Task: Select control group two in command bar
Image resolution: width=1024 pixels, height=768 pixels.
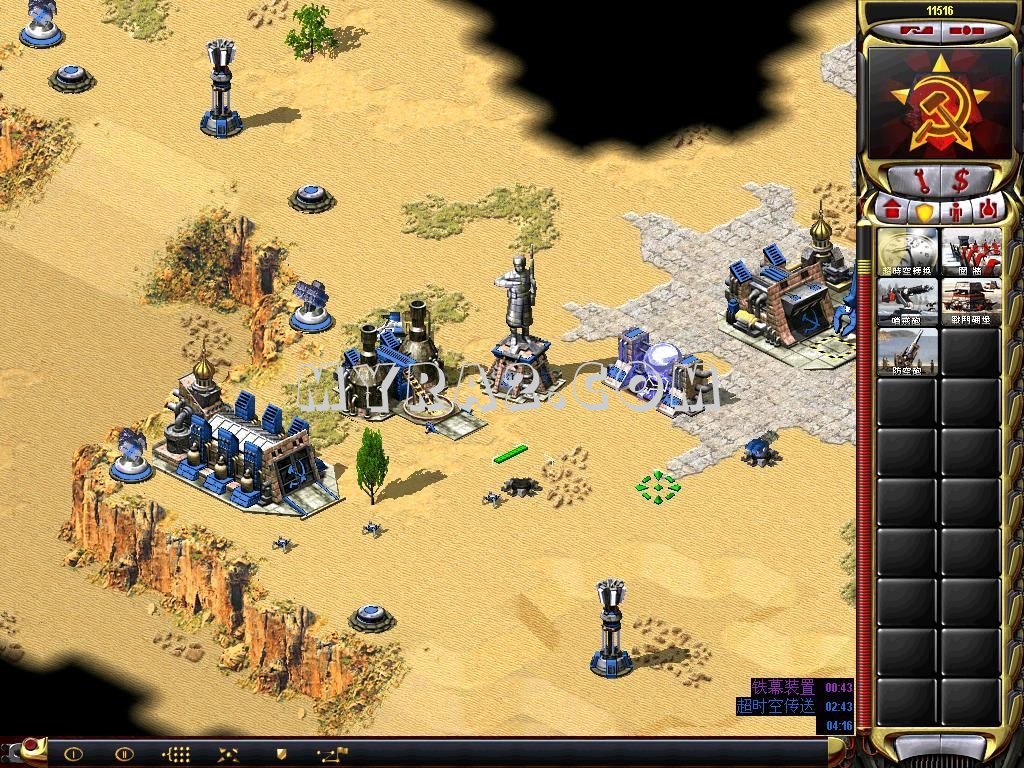Action: point(124,754)
